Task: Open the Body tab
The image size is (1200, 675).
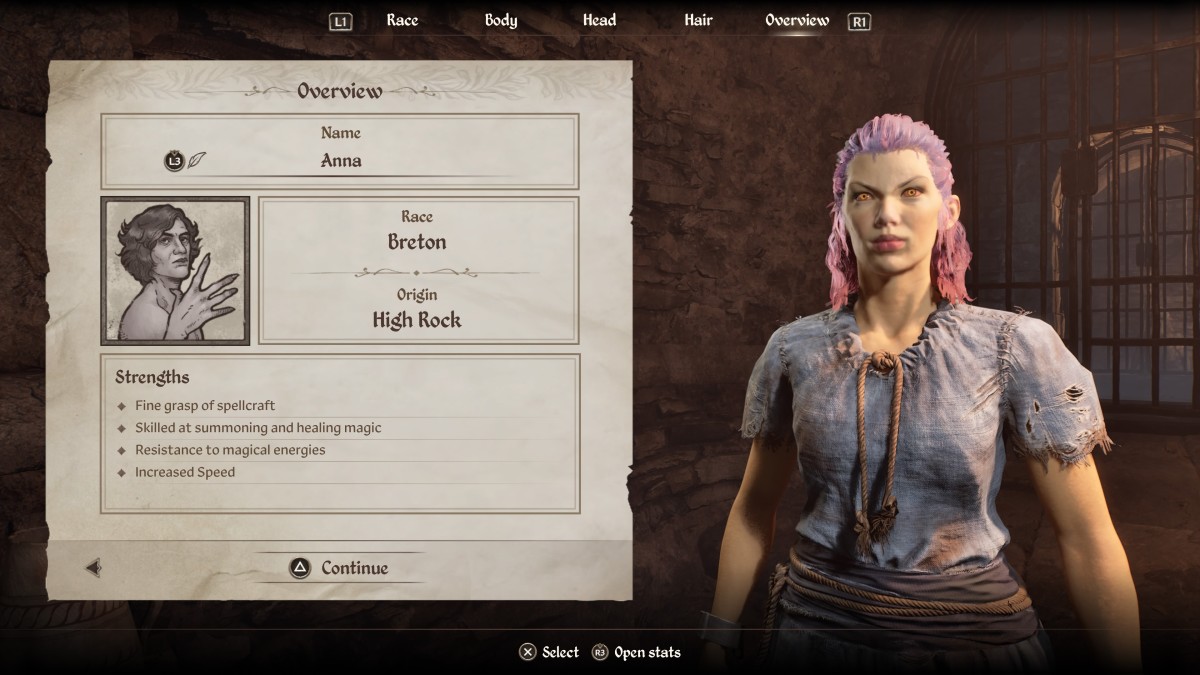Action: coord(501,20)
